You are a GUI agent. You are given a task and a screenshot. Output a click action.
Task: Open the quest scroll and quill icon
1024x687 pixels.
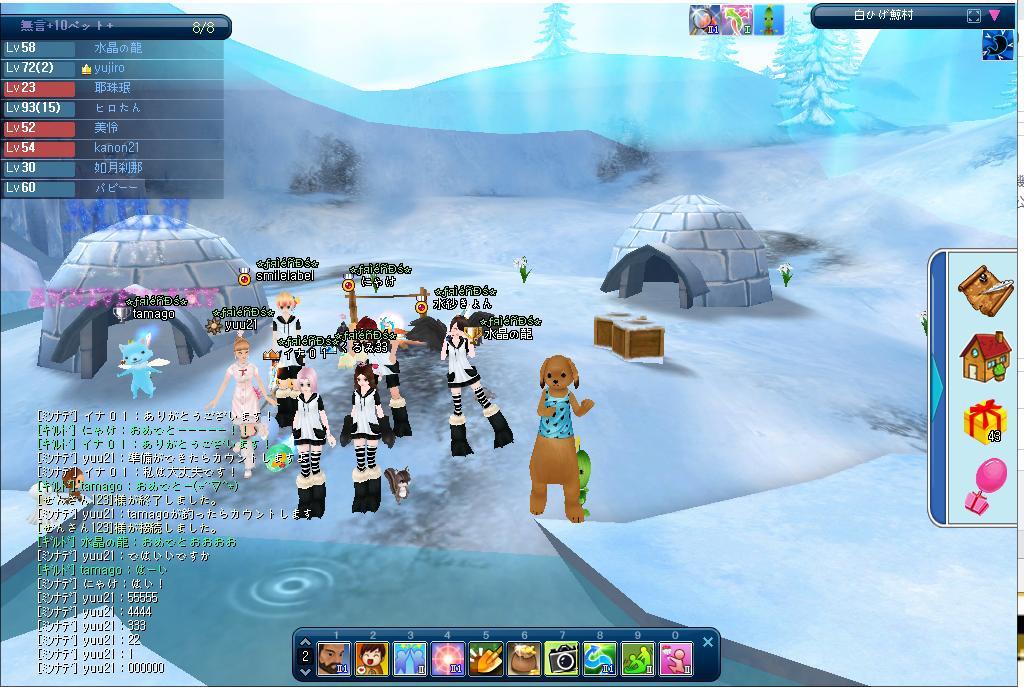pyautogui.click(x=984, y=291)
